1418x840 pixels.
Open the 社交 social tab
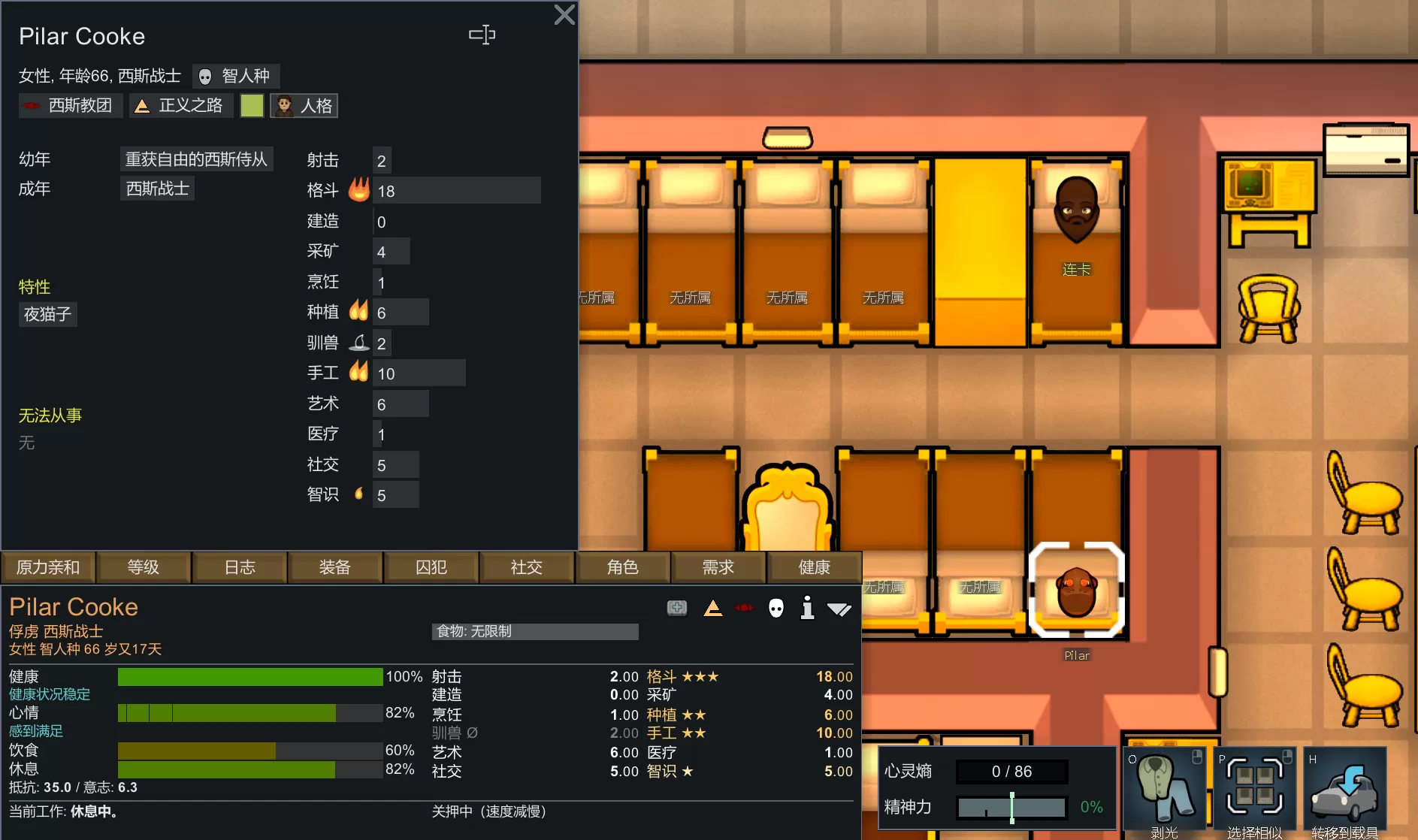(527, 567)
